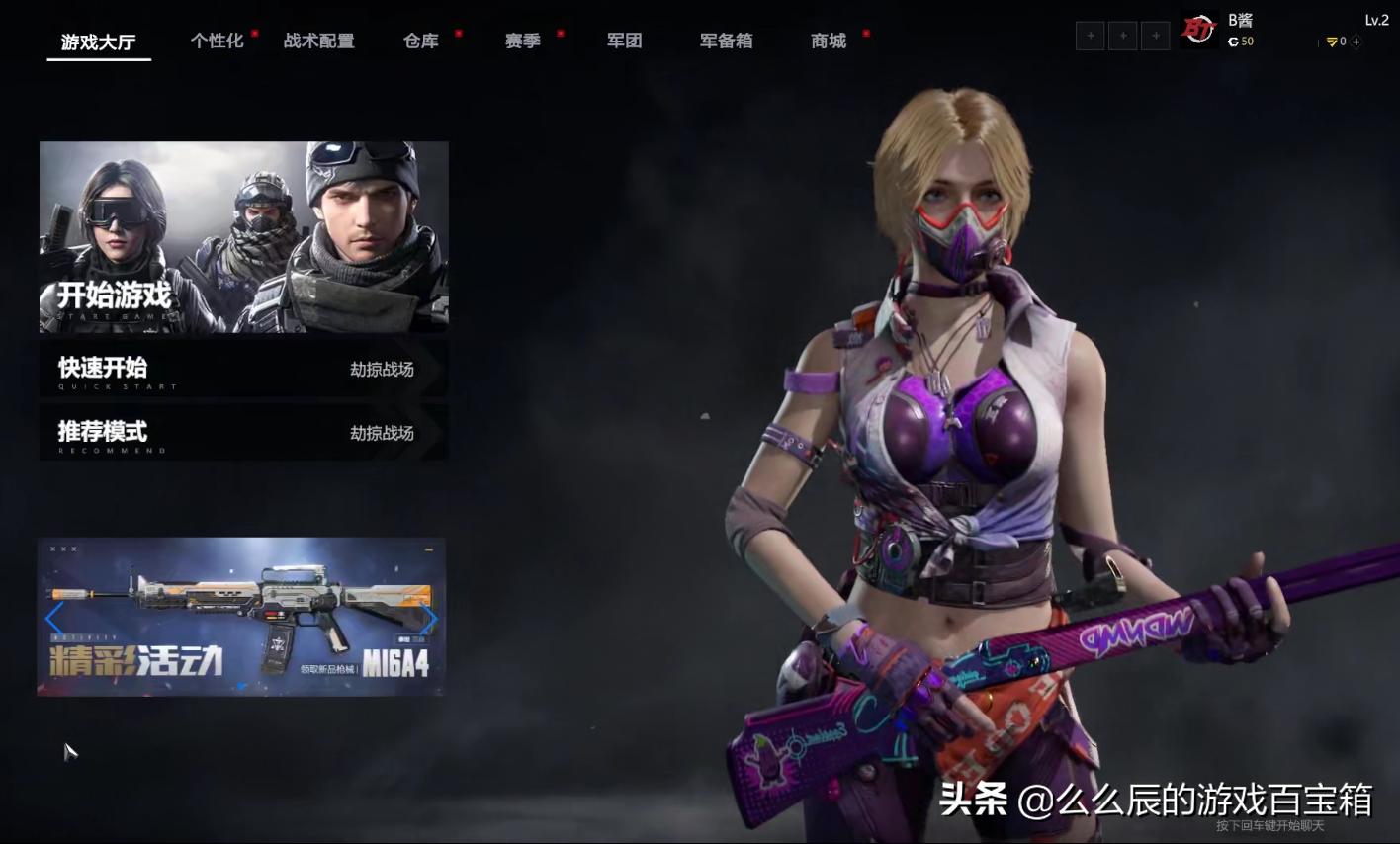Open the 商城 shop tab
The width and height of the screenshot is (1400, 844).
(x=828, y=41)
